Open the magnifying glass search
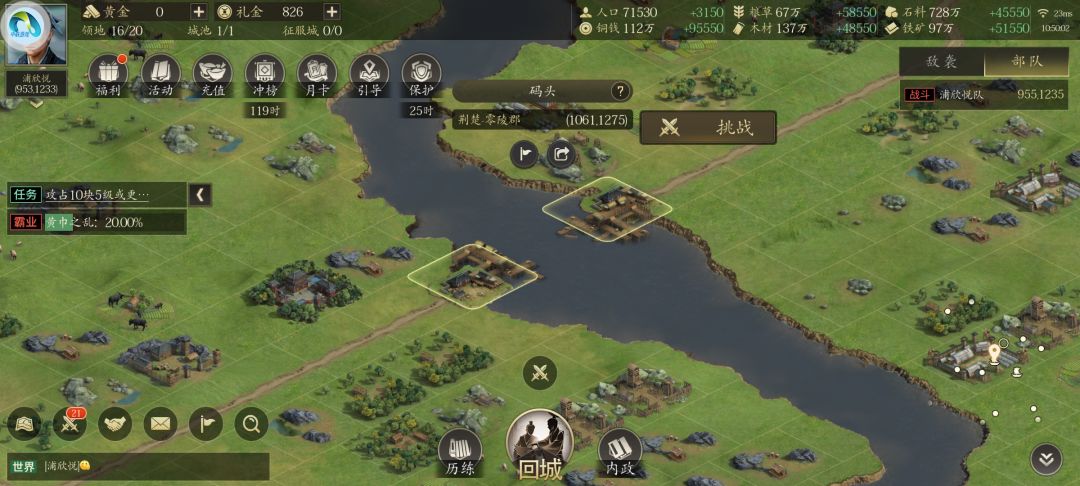 [x=251, y=424]
